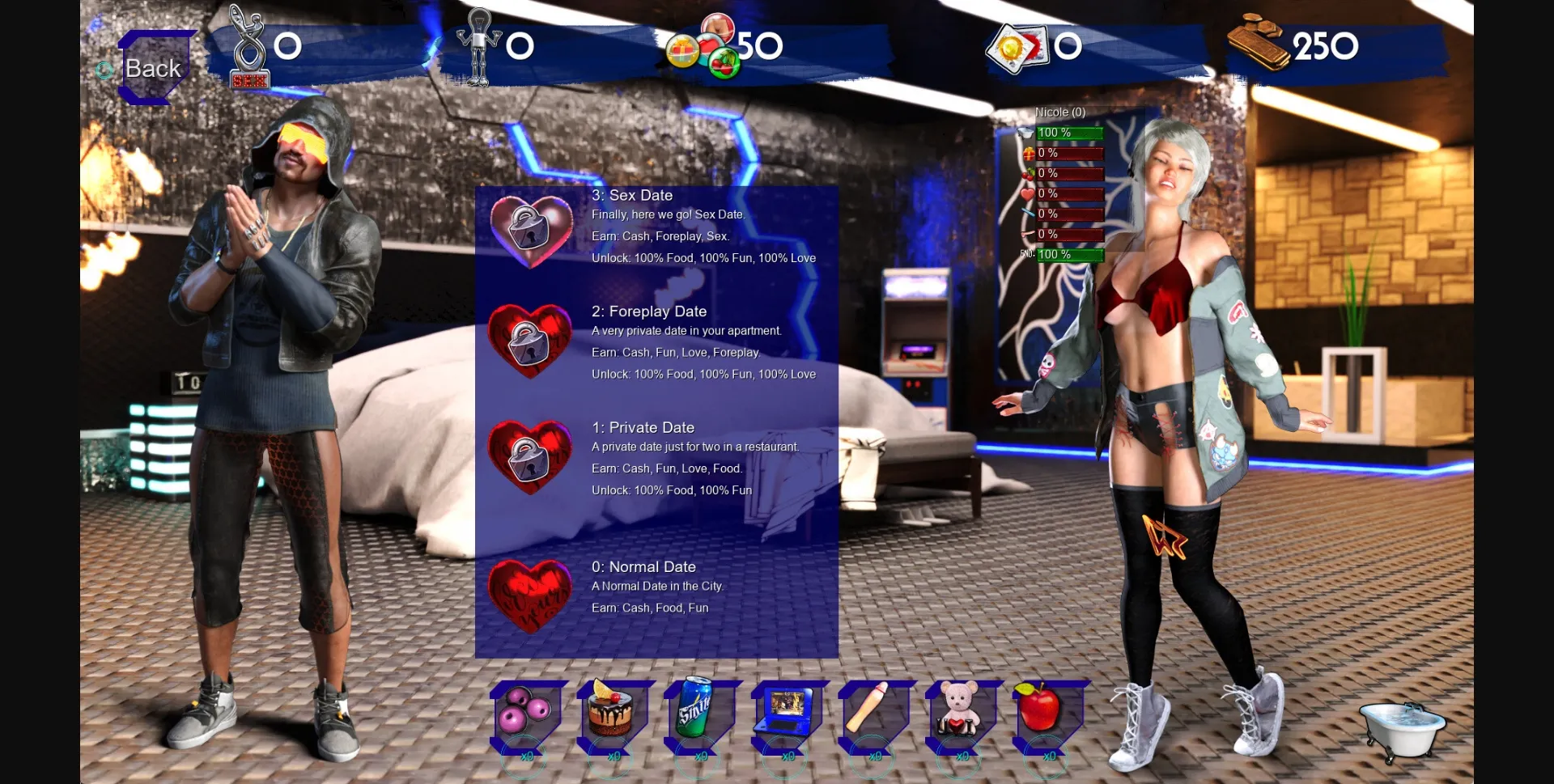Click the SEX trophy counter icon
This screenshot has width=1554, height=784.
click(x=248, y=44)
